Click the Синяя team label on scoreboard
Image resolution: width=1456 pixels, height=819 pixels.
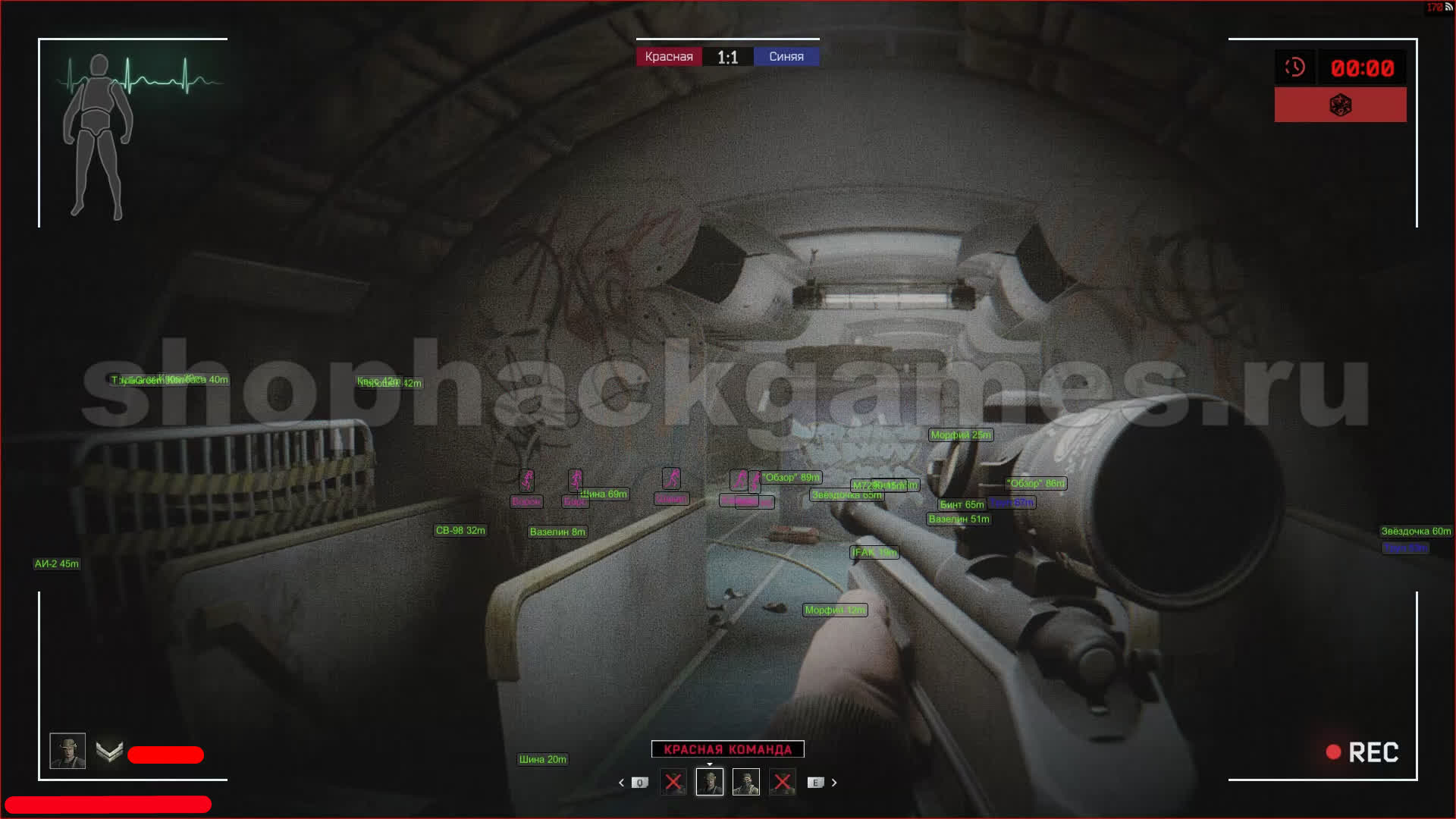click(786, 57)
